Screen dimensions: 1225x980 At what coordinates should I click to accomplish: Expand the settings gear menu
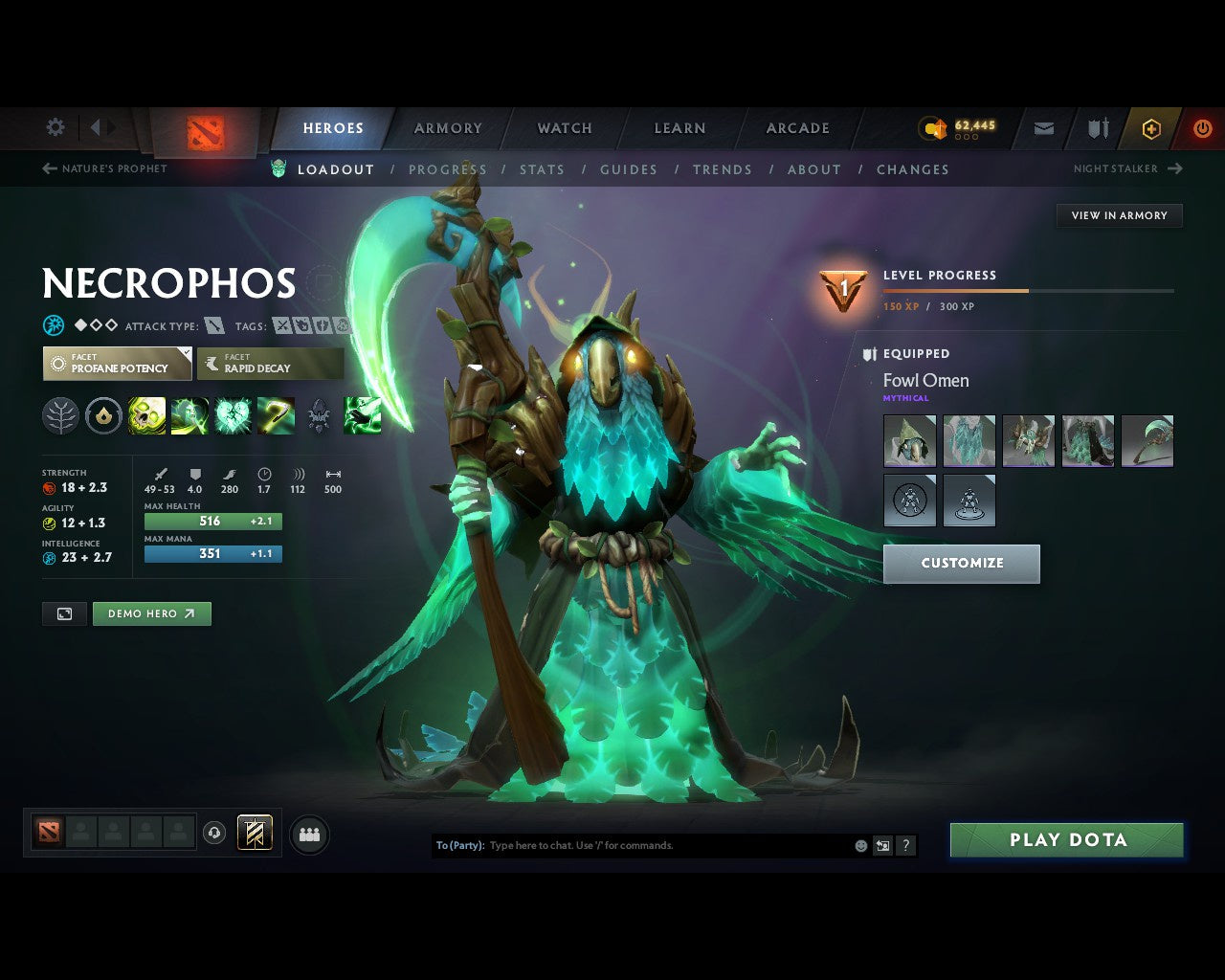55,127
